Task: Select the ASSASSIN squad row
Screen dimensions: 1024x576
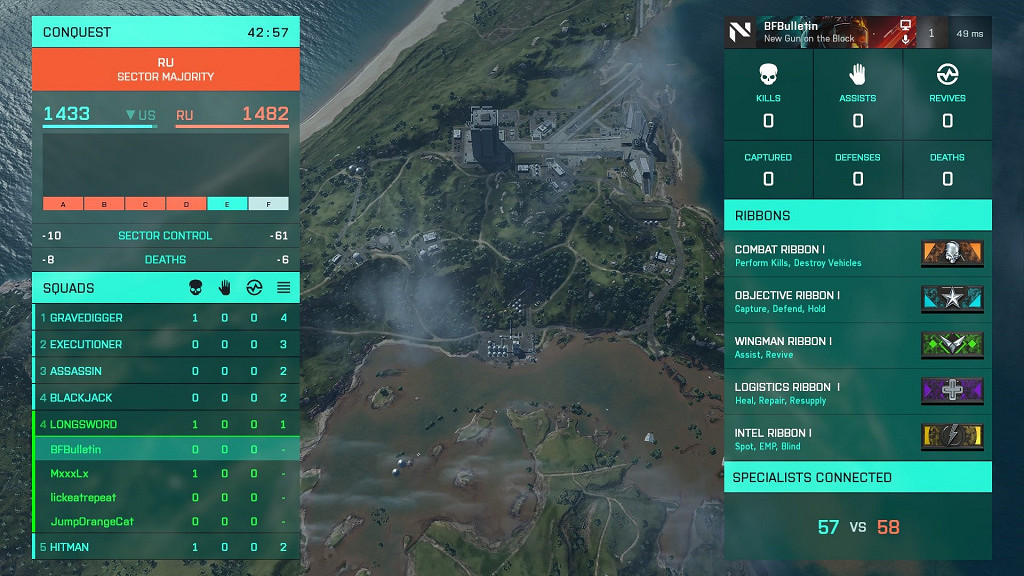Action: coord(165,371)
